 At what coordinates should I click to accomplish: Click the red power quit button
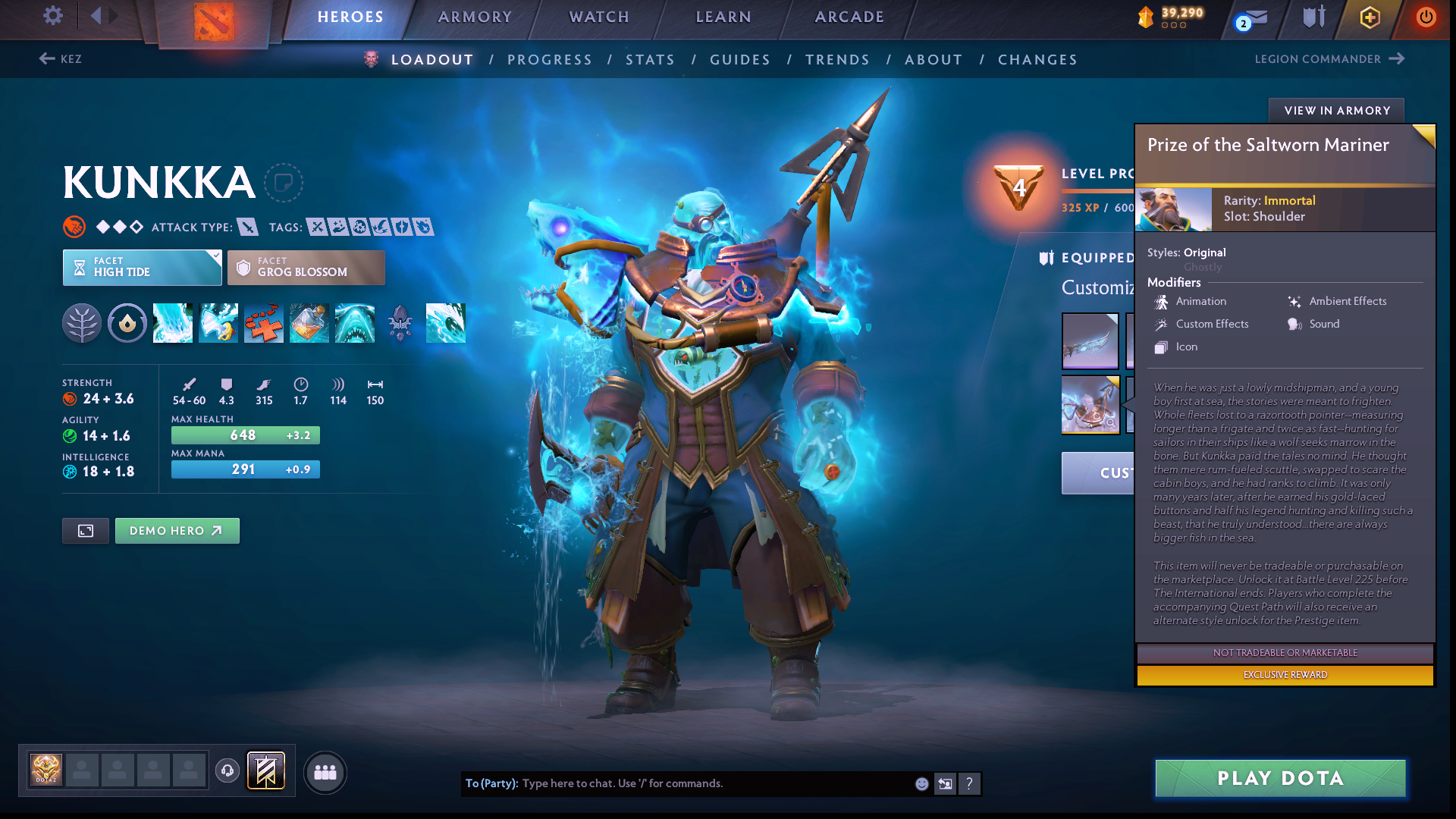pos(1426,17)
